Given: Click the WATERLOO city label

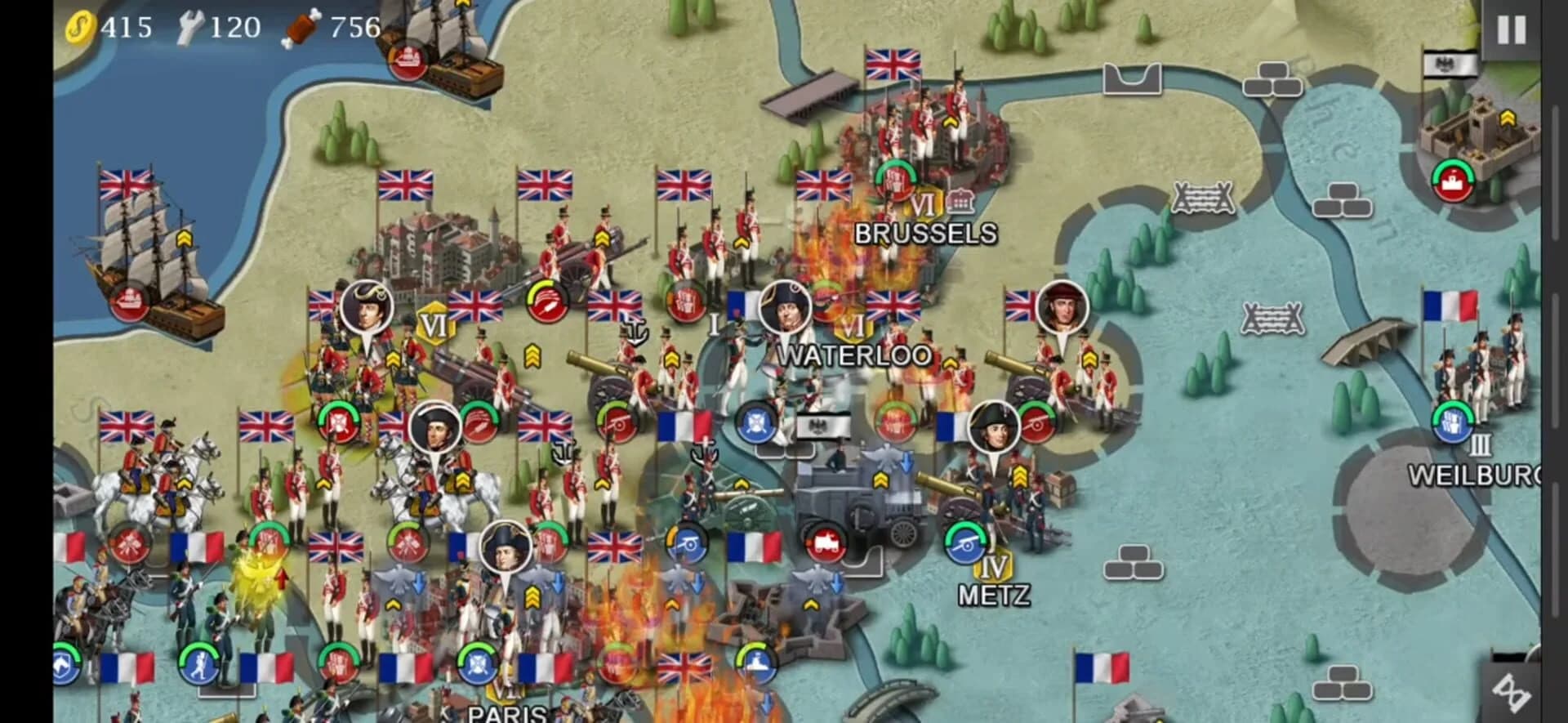Looking at the screenshot, I should click(856, 354).
